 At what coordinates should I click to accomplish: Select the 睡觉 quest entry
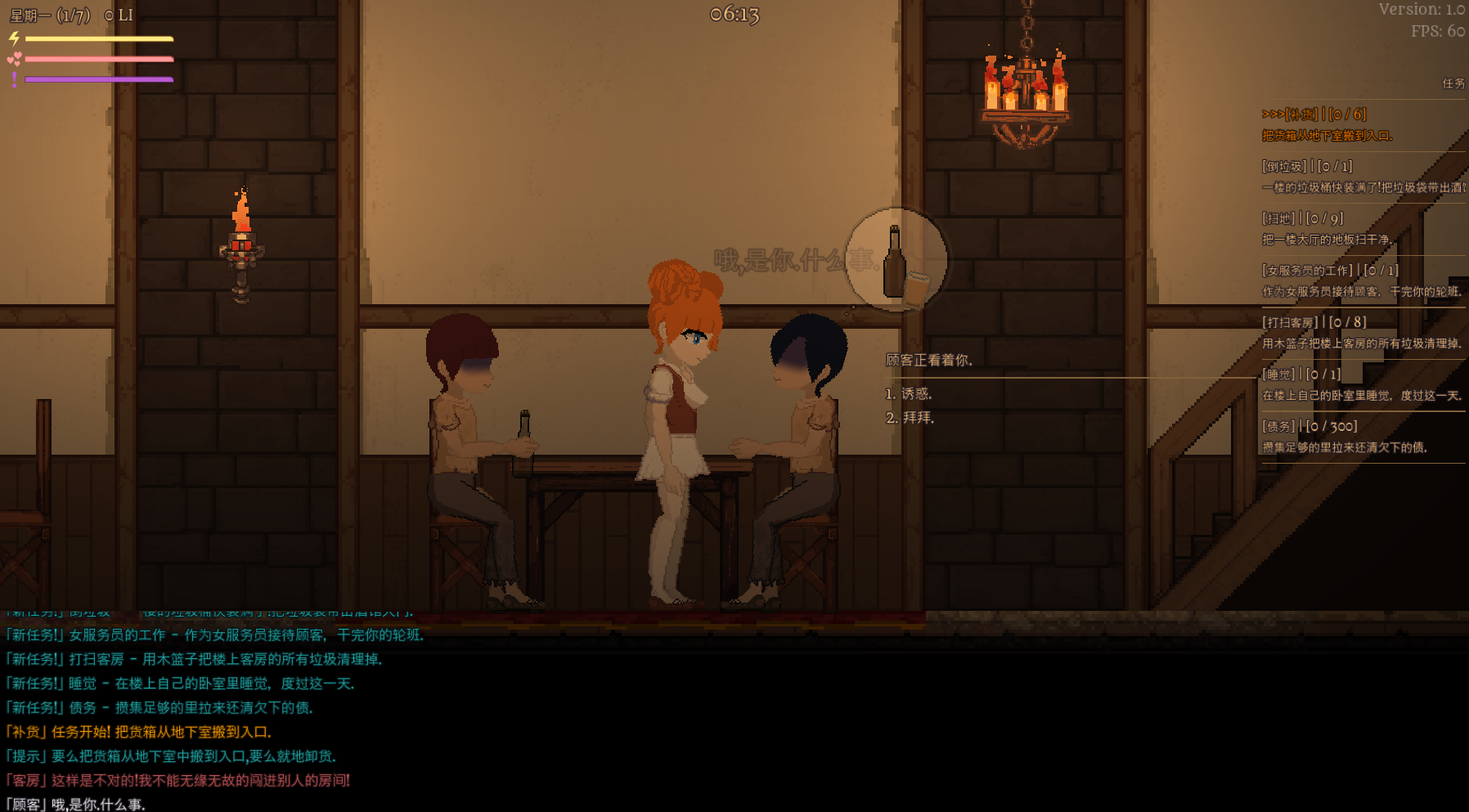tap(1361, 384)
